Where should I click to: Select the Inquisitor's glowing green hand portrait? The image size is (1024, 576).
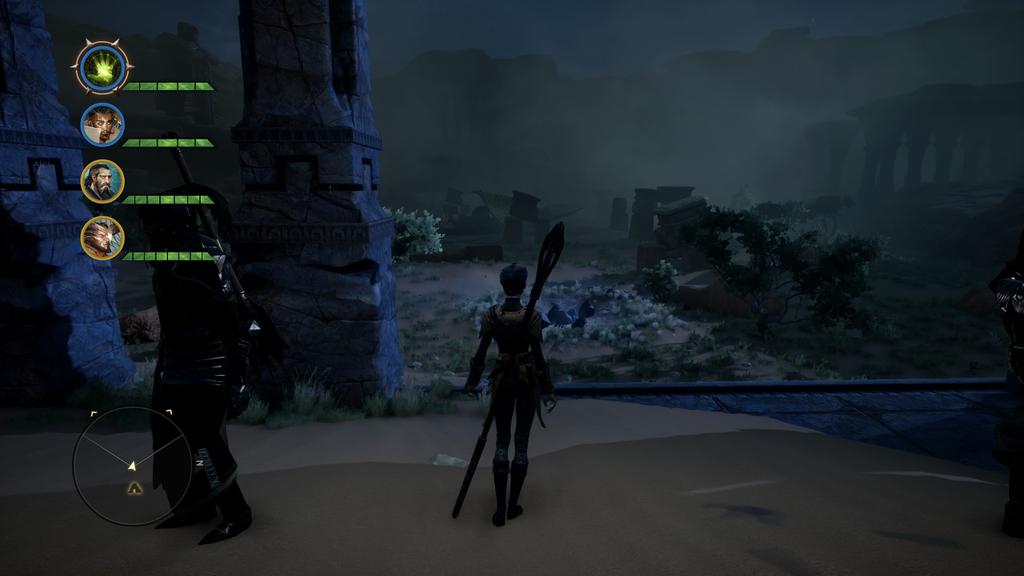[x=102, y=68]
